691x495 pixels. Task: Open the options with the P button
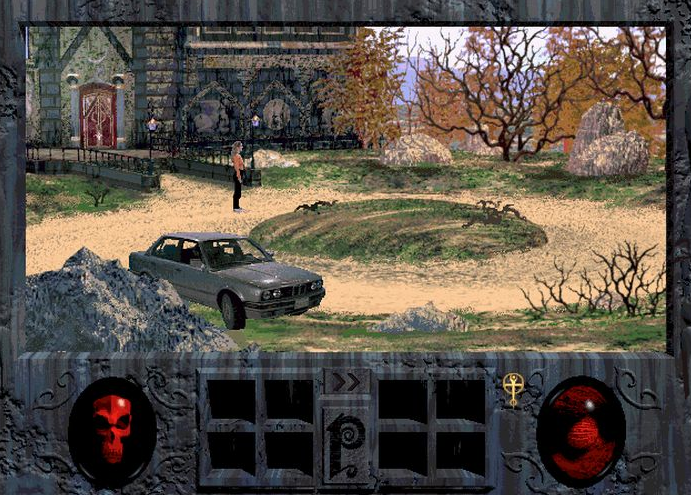(346, 441)
